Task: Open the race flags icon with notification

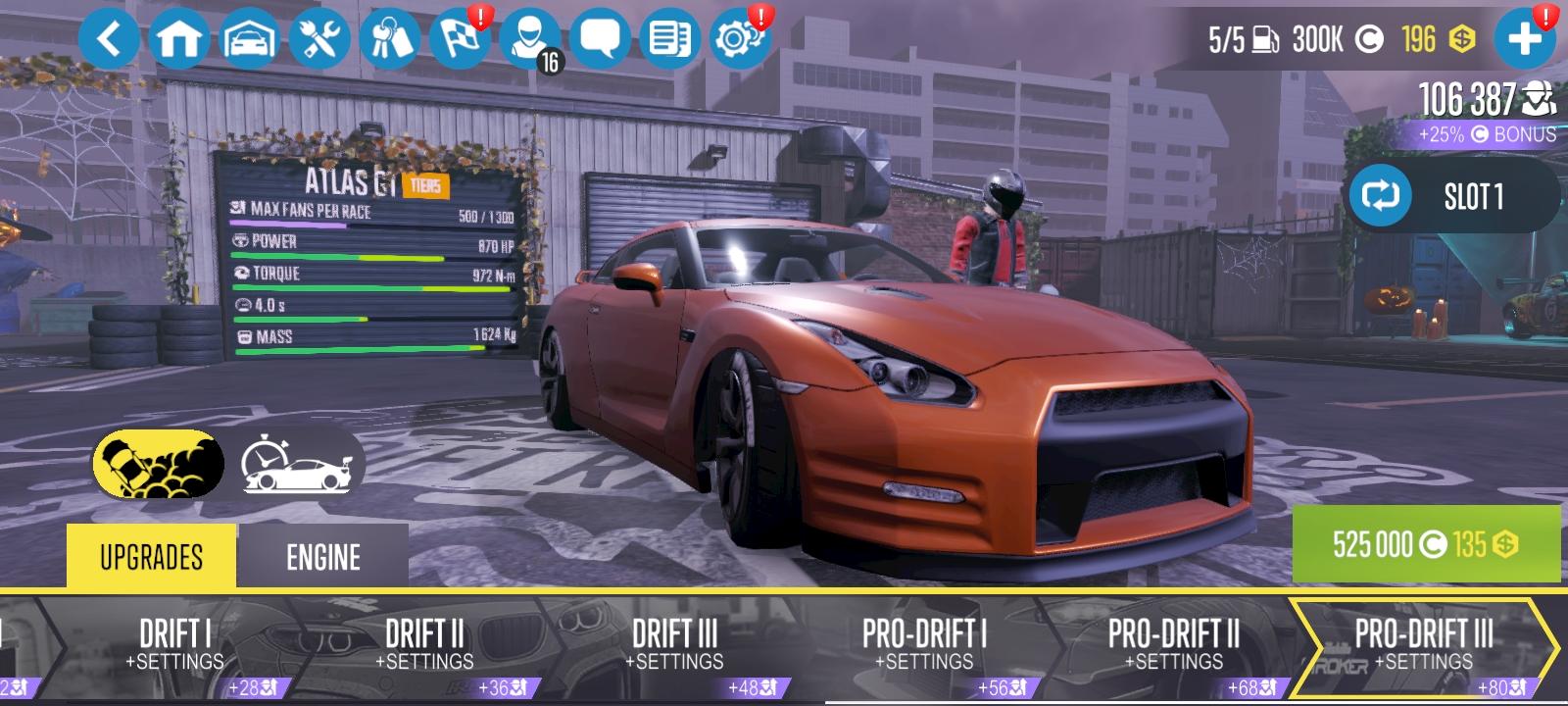Action: pos(461,39)
